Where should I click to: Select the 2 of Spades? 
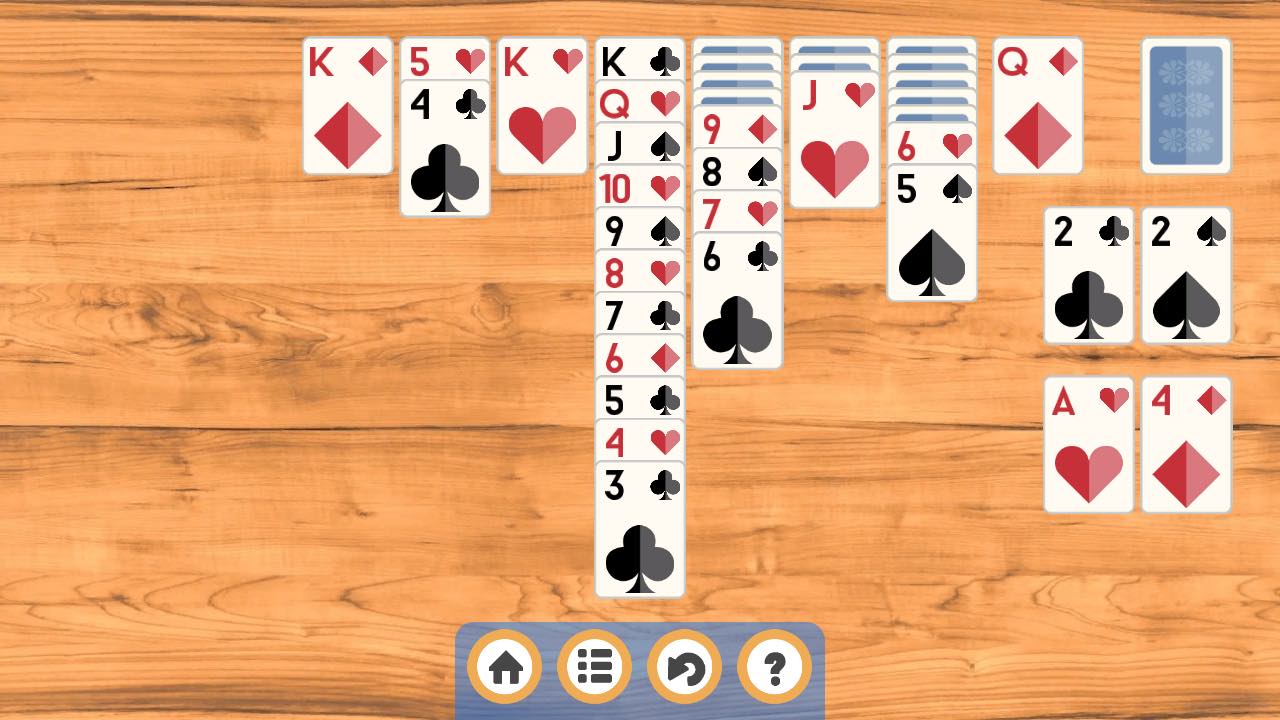pos(1186,277)
